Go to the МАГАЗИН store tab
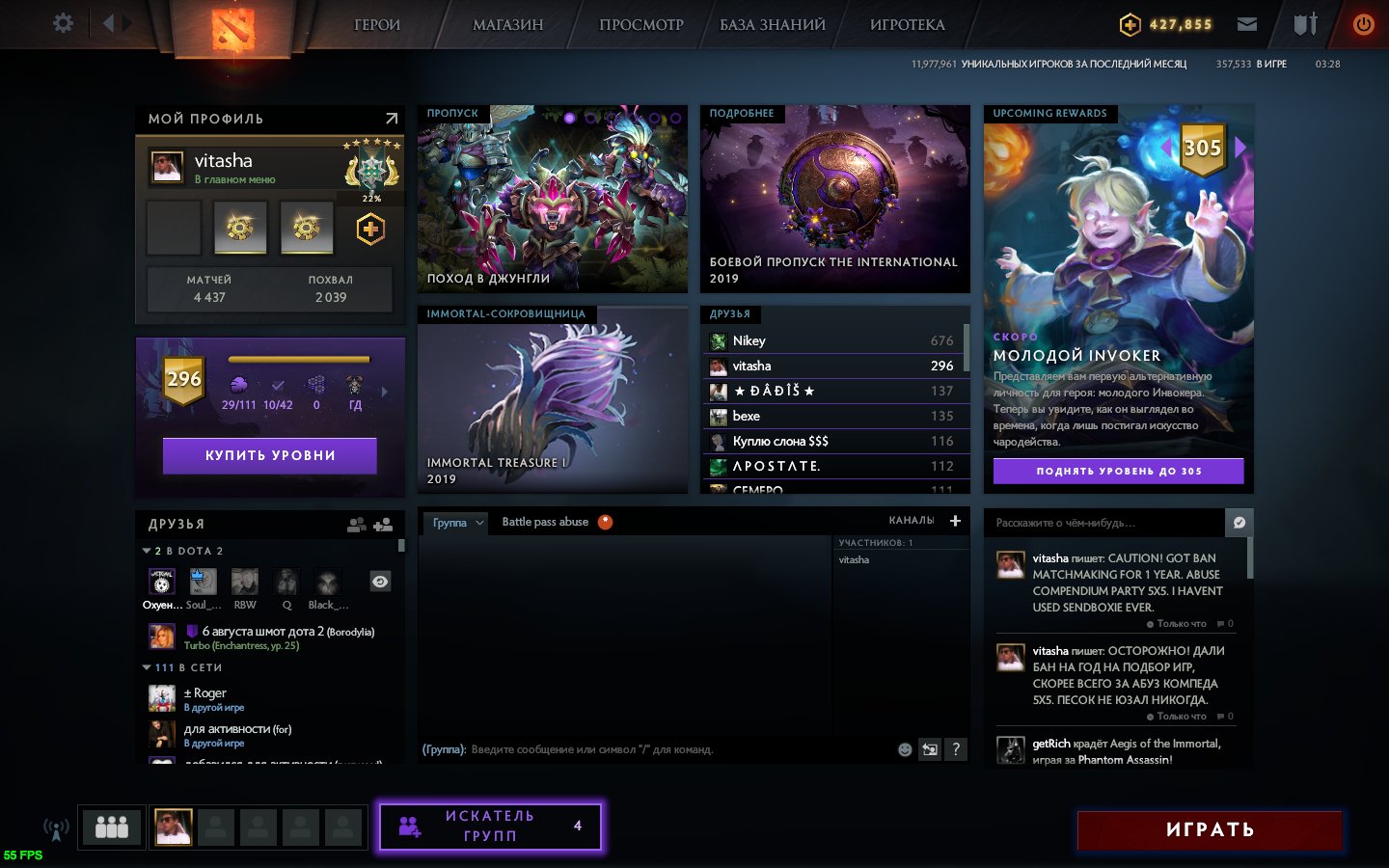1389x868 pixels. tap(507, 25)
